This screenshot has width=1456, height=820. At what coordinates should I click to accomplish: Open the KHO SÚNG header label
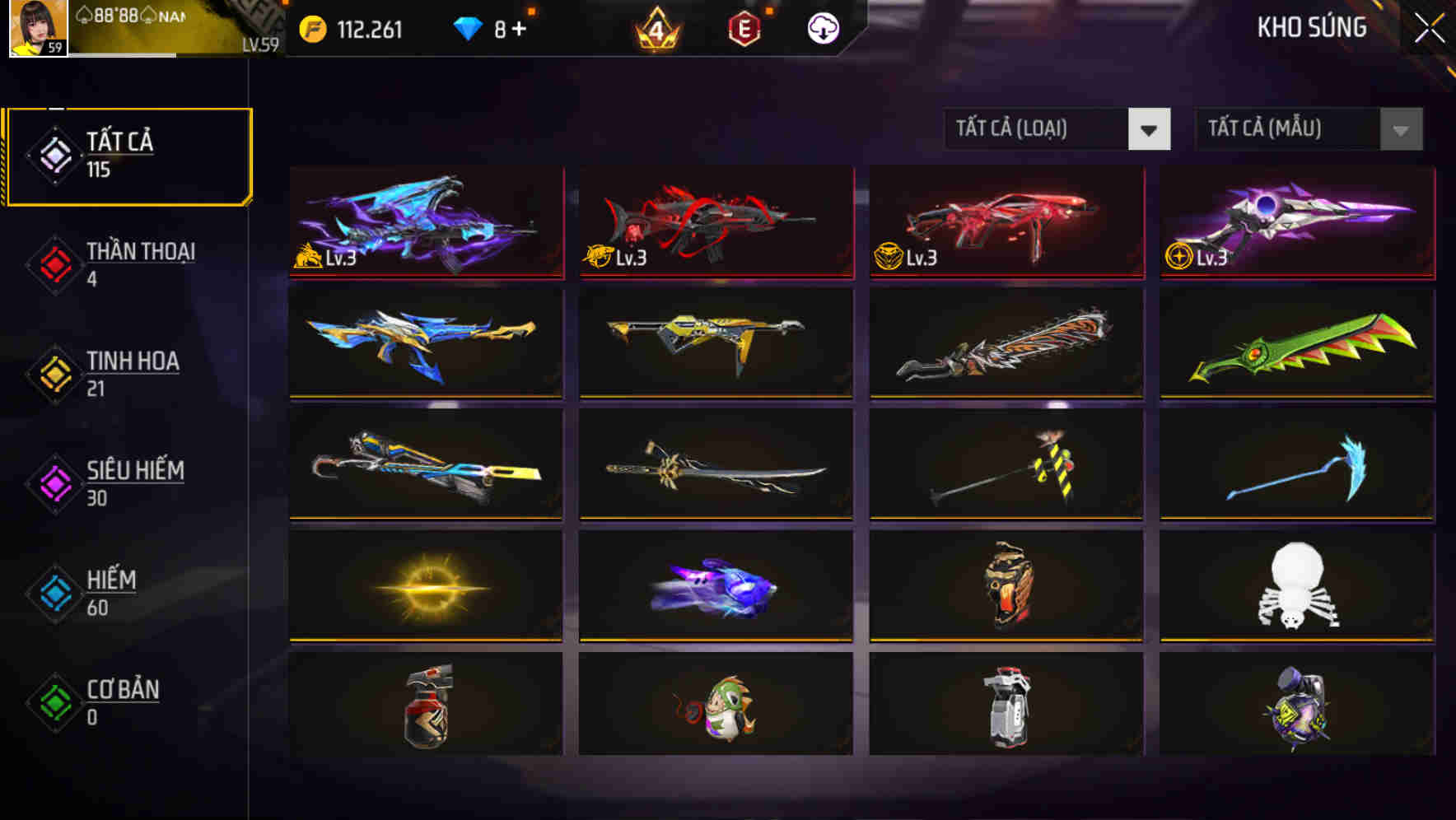(x=1311, y=27)
